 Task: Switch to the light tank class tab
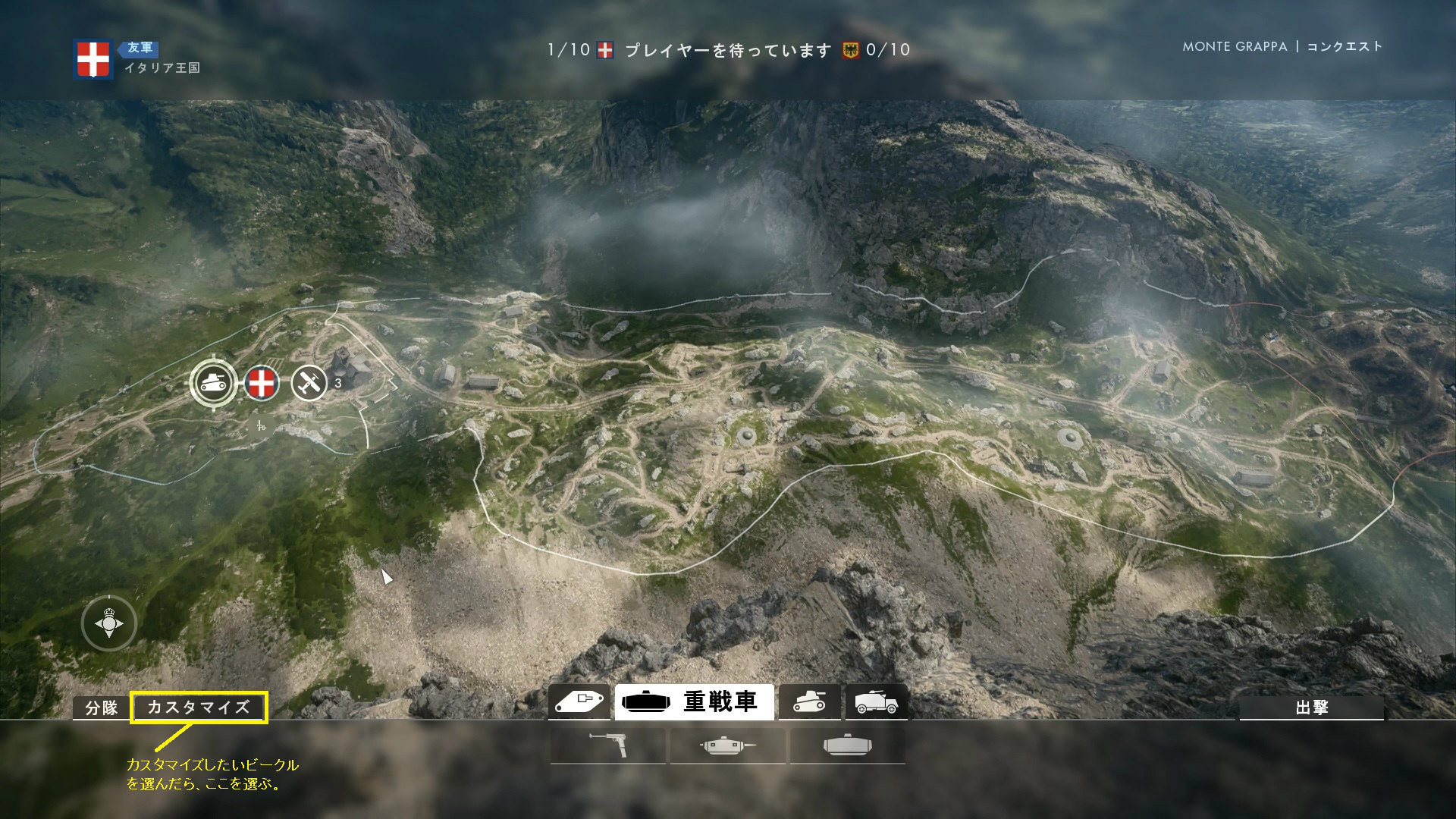pos(809,701)
